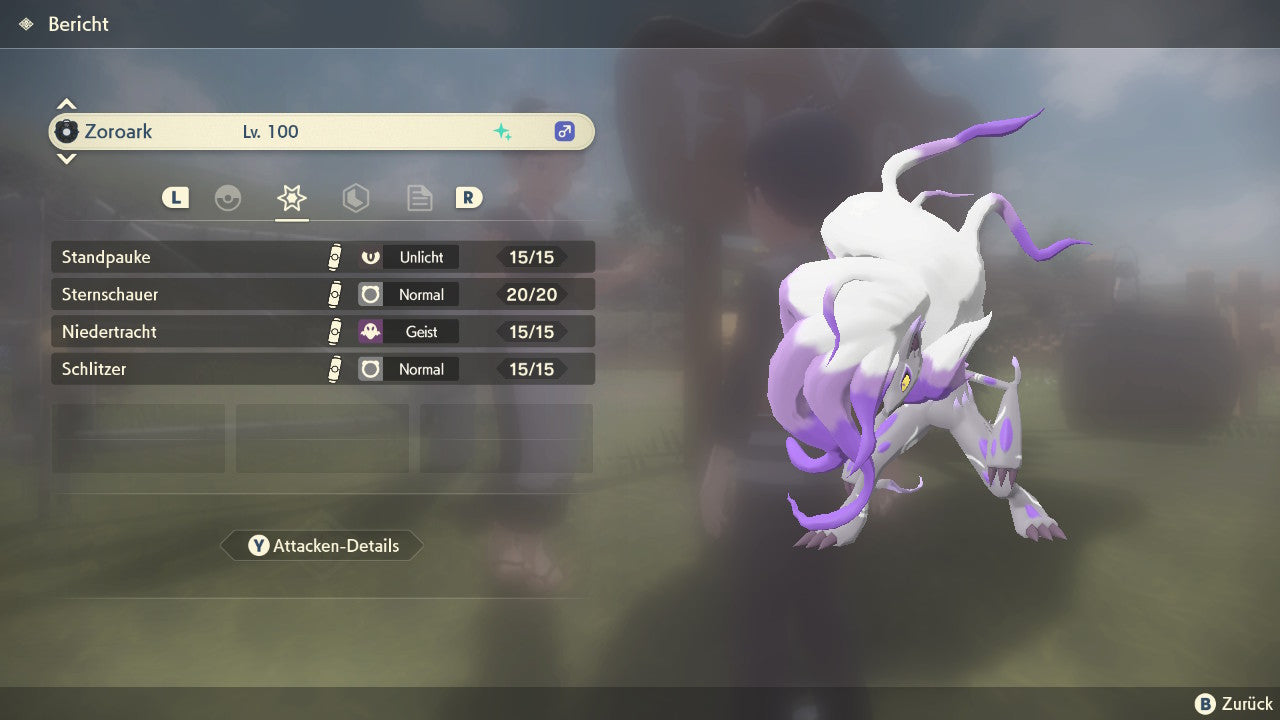Screen dimensions: 1280x720
Task: Switch to next Pokémon with down arrow
Action: (x=66, y=158)
